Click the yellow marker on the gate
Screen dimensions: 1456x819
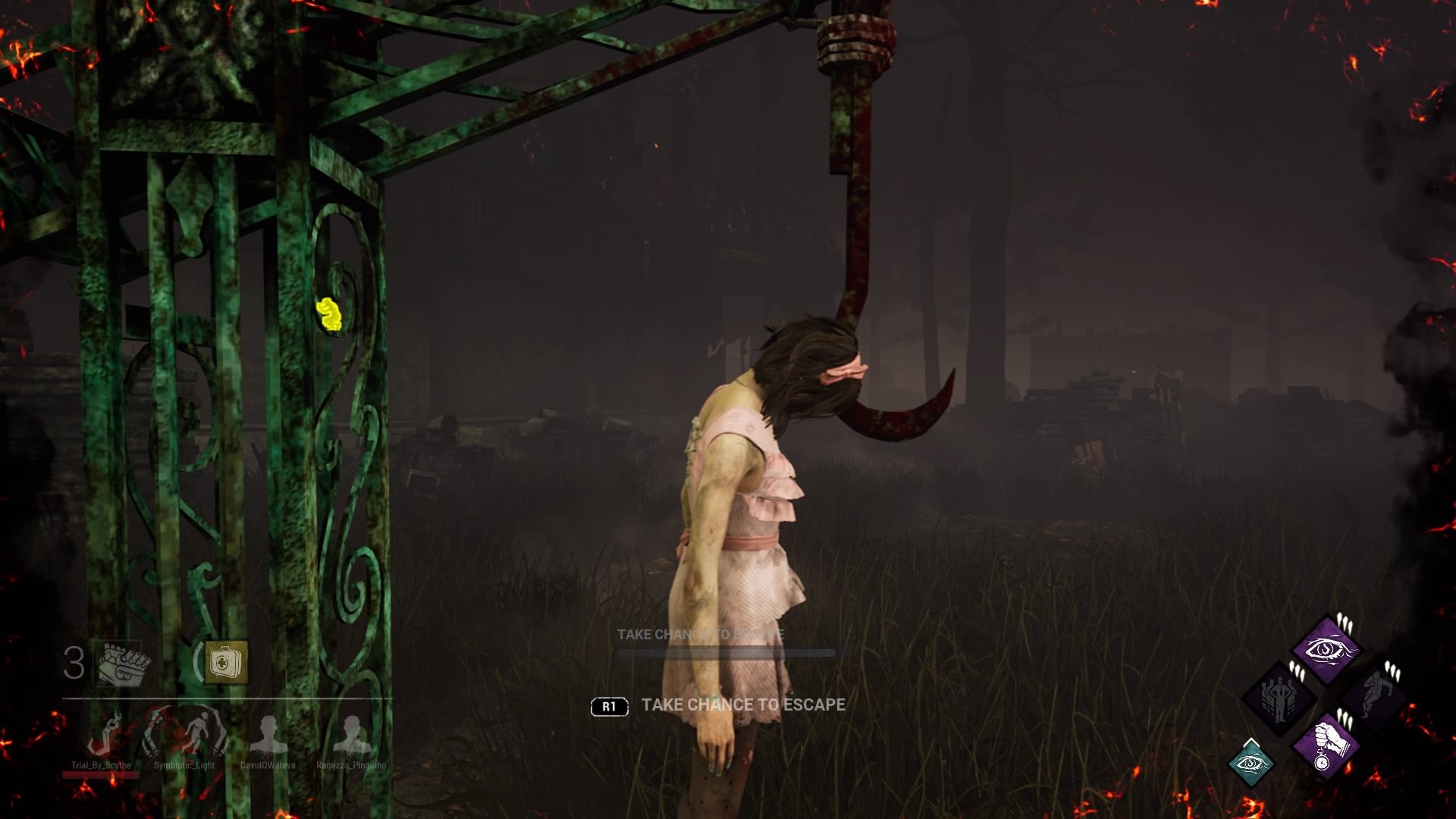[x=331, y=313]
